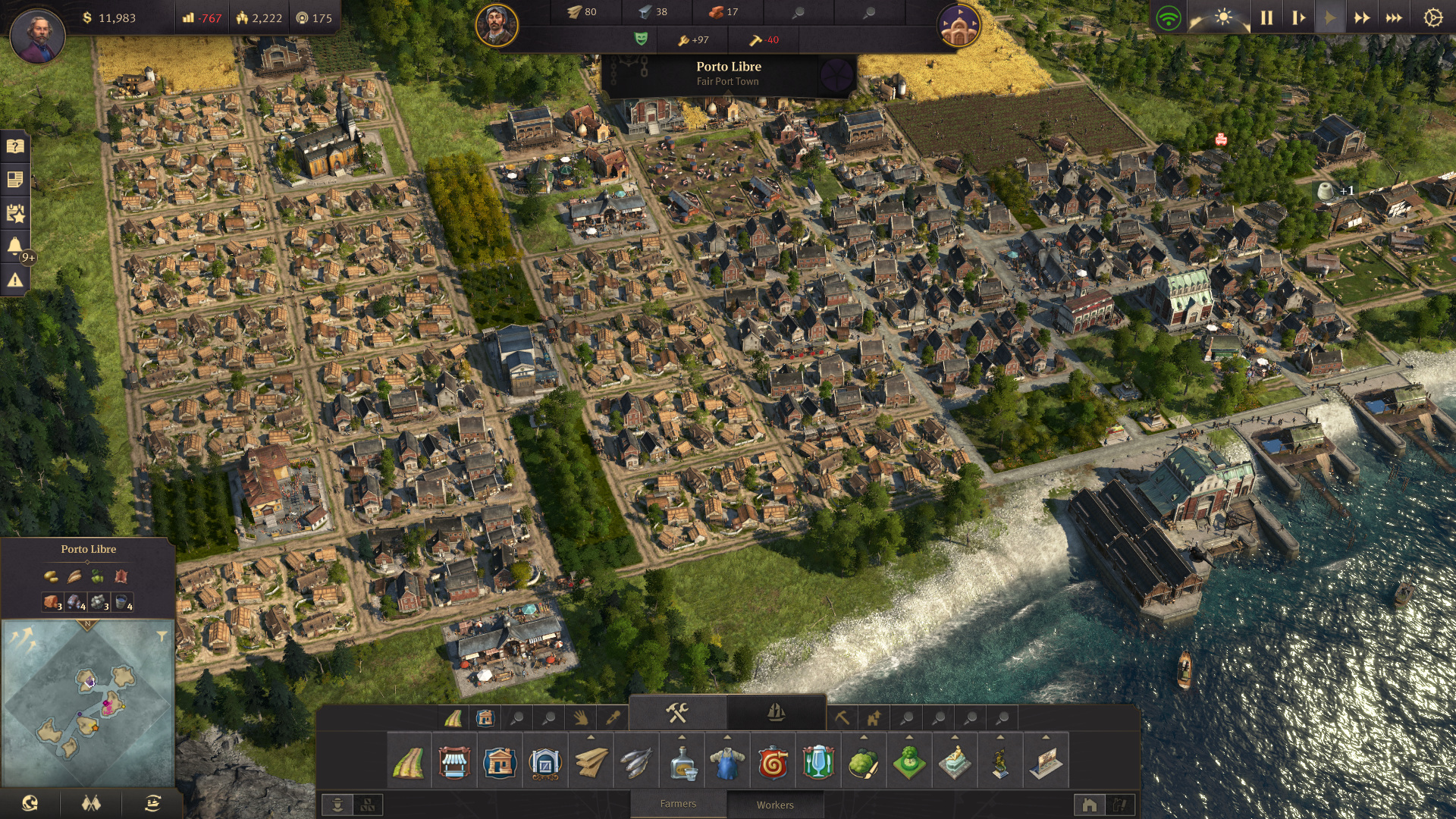Viewport: 1456px width, 819px height.
Task: Open the game settings gear
Action: pyautogui.click(x=1432, y=15)
